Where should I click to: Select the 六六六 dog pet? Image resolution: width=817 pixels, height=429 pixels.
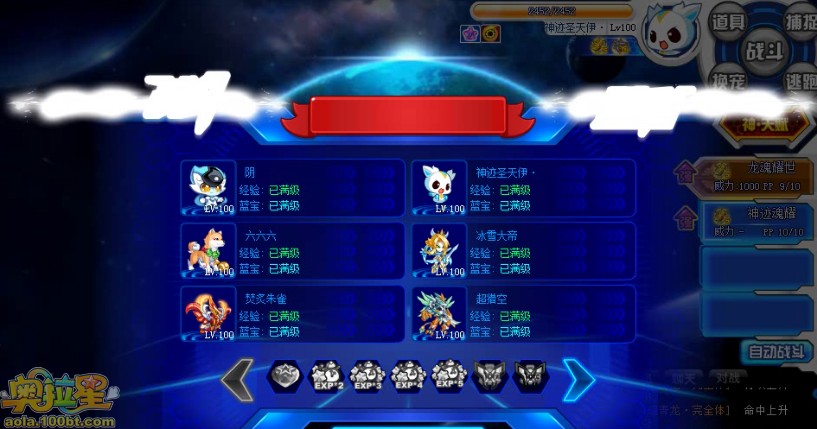292,250
